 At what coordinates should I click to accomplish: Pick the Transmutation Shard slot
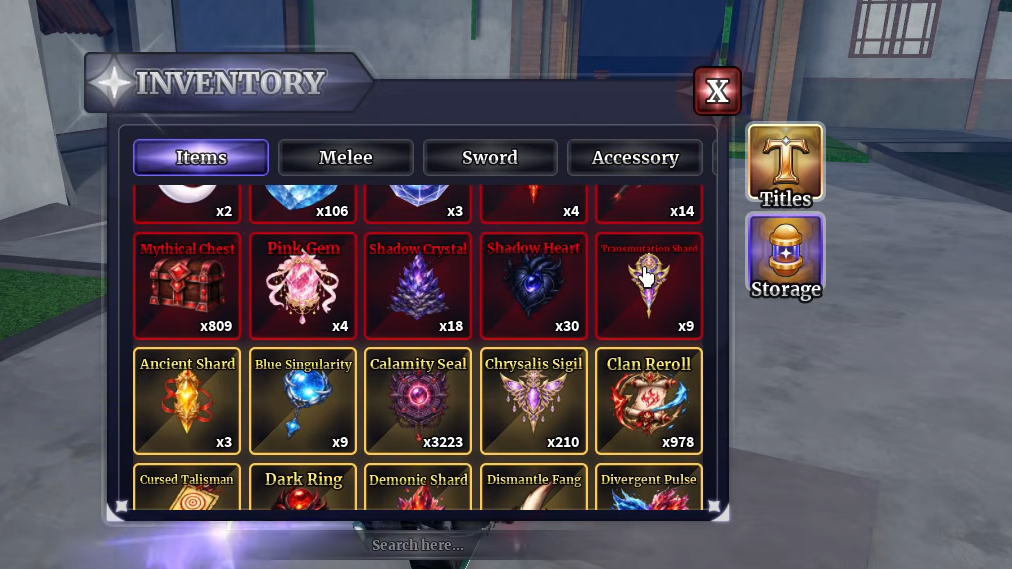click(649, 287)
